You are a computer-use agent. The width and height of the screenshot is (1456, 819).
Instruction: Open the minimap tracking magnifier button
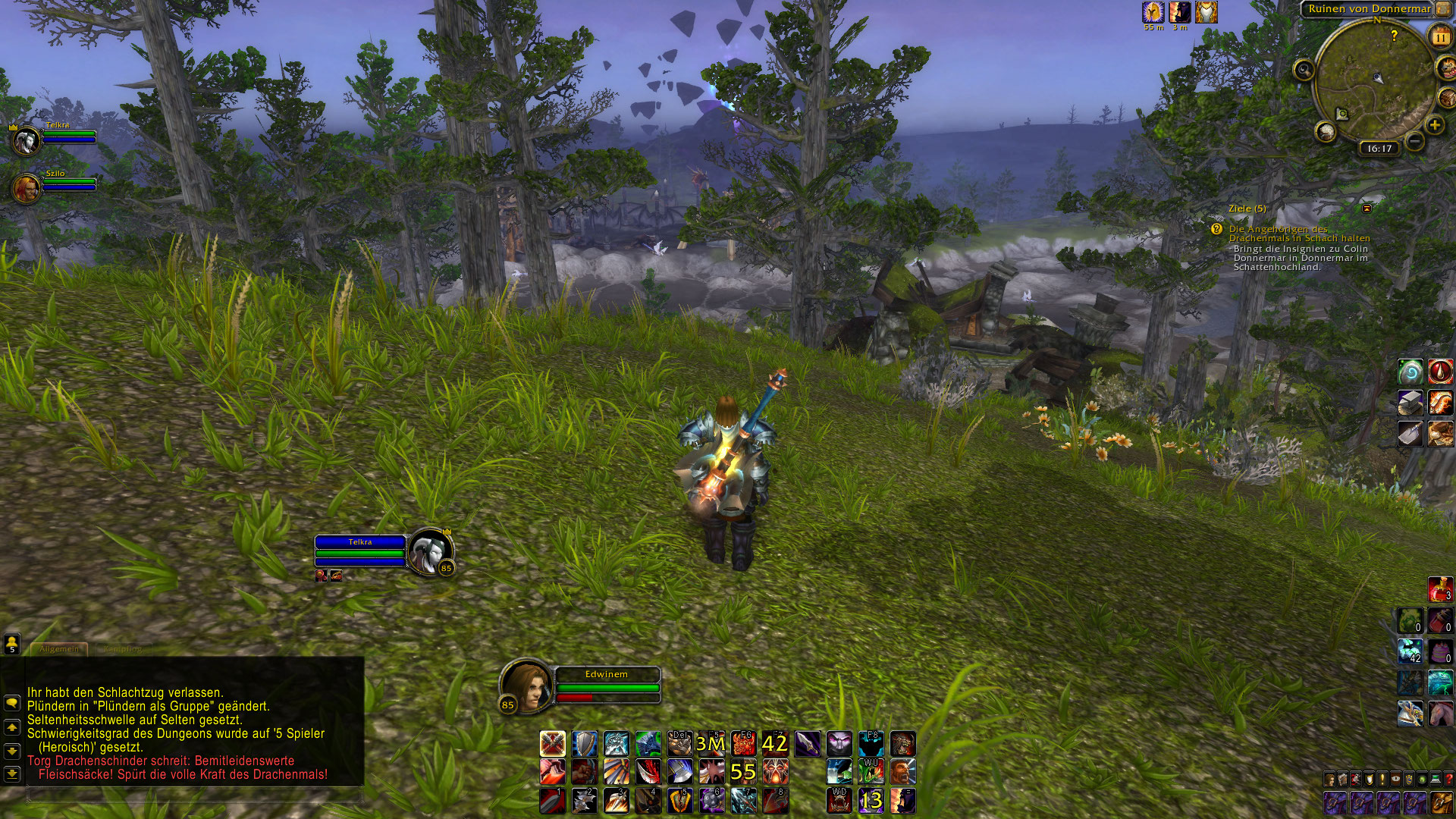(1304, 71)
